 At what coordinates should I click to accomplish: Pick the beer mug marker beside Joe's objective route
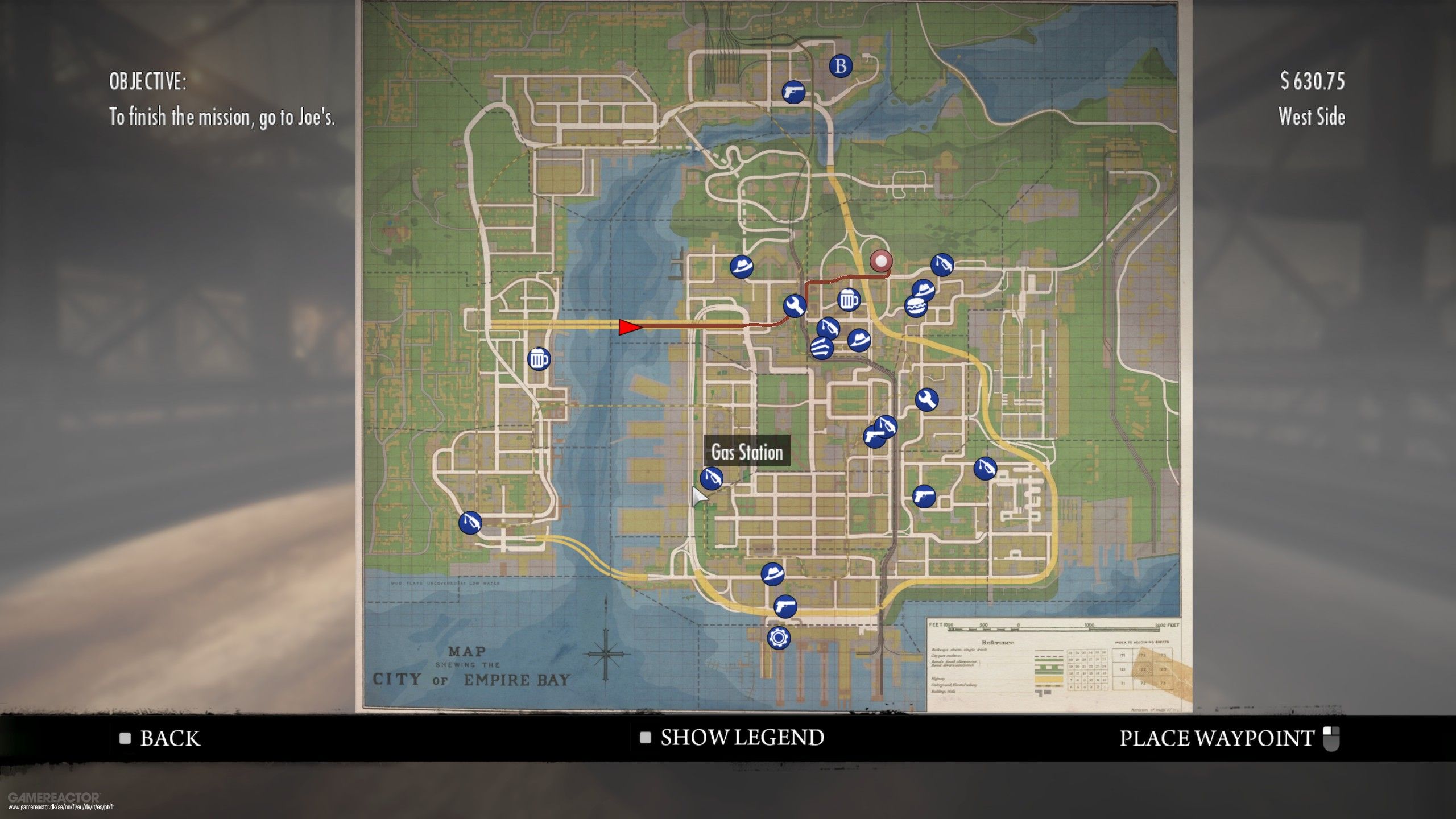coord(849,299)
